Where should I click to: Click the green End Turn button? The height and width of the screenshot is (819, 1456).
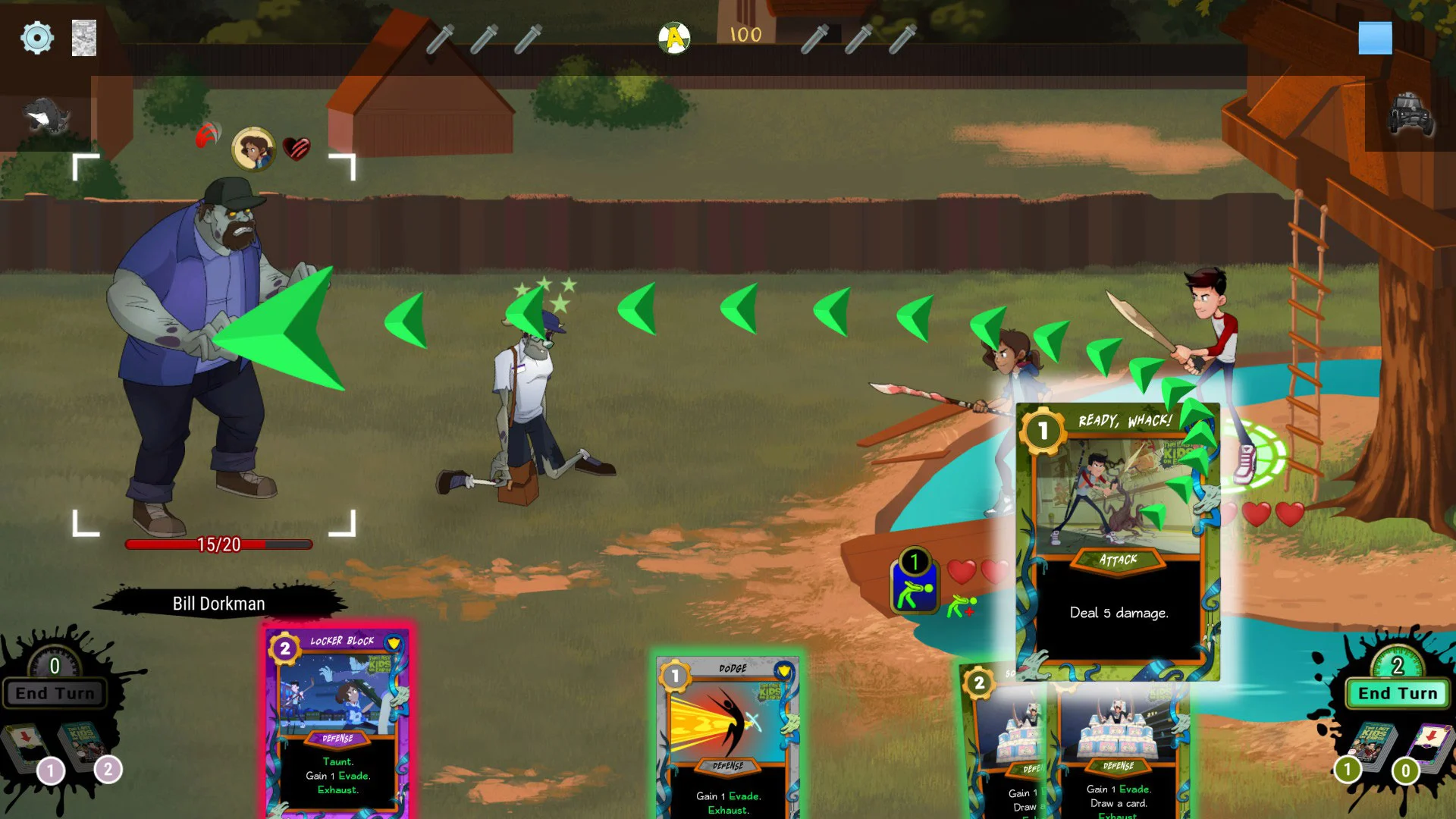click(x=1397, y=693)
